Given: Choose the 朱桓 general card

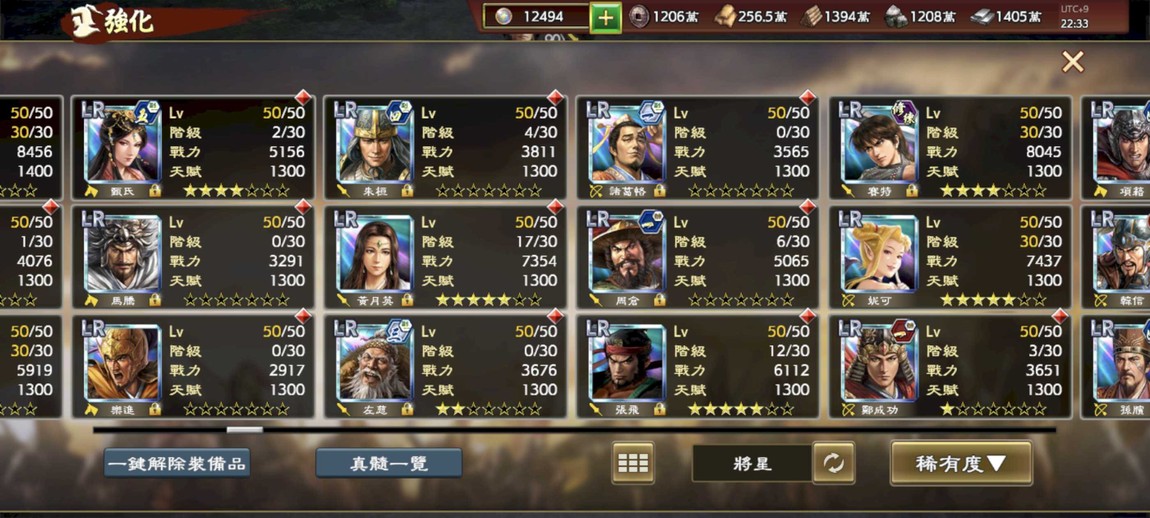Looking at the screenshot, I should point(445,147).
